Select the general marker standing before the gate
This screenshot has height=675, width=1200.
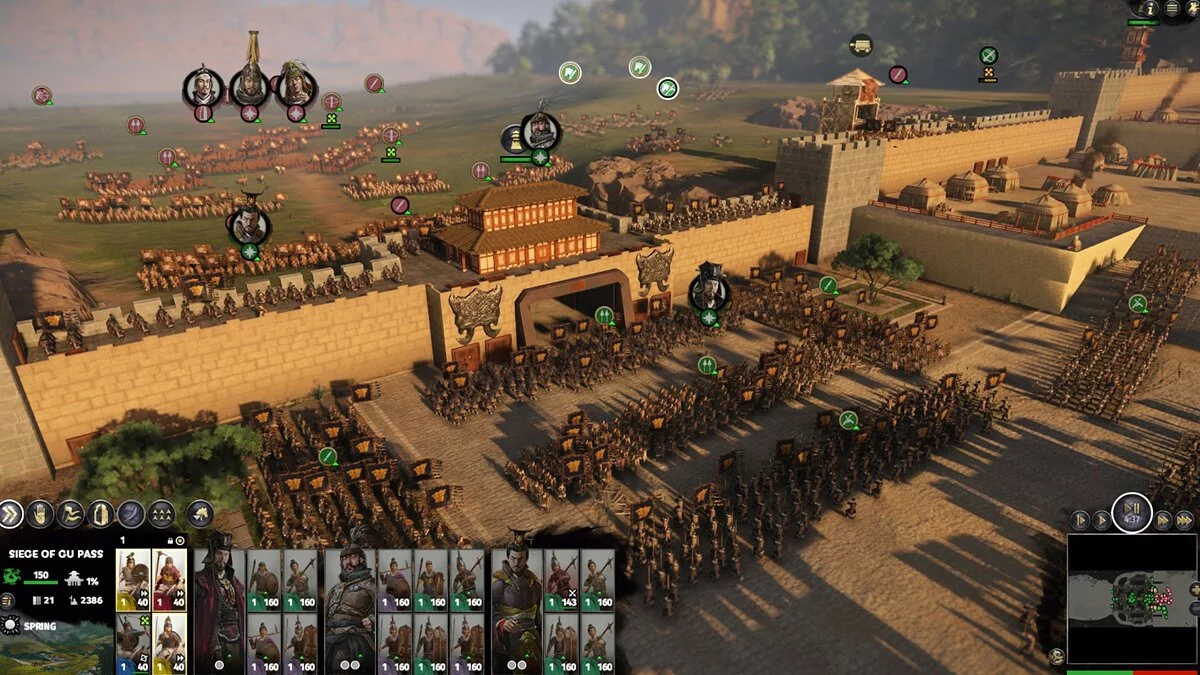pos(709,291)
